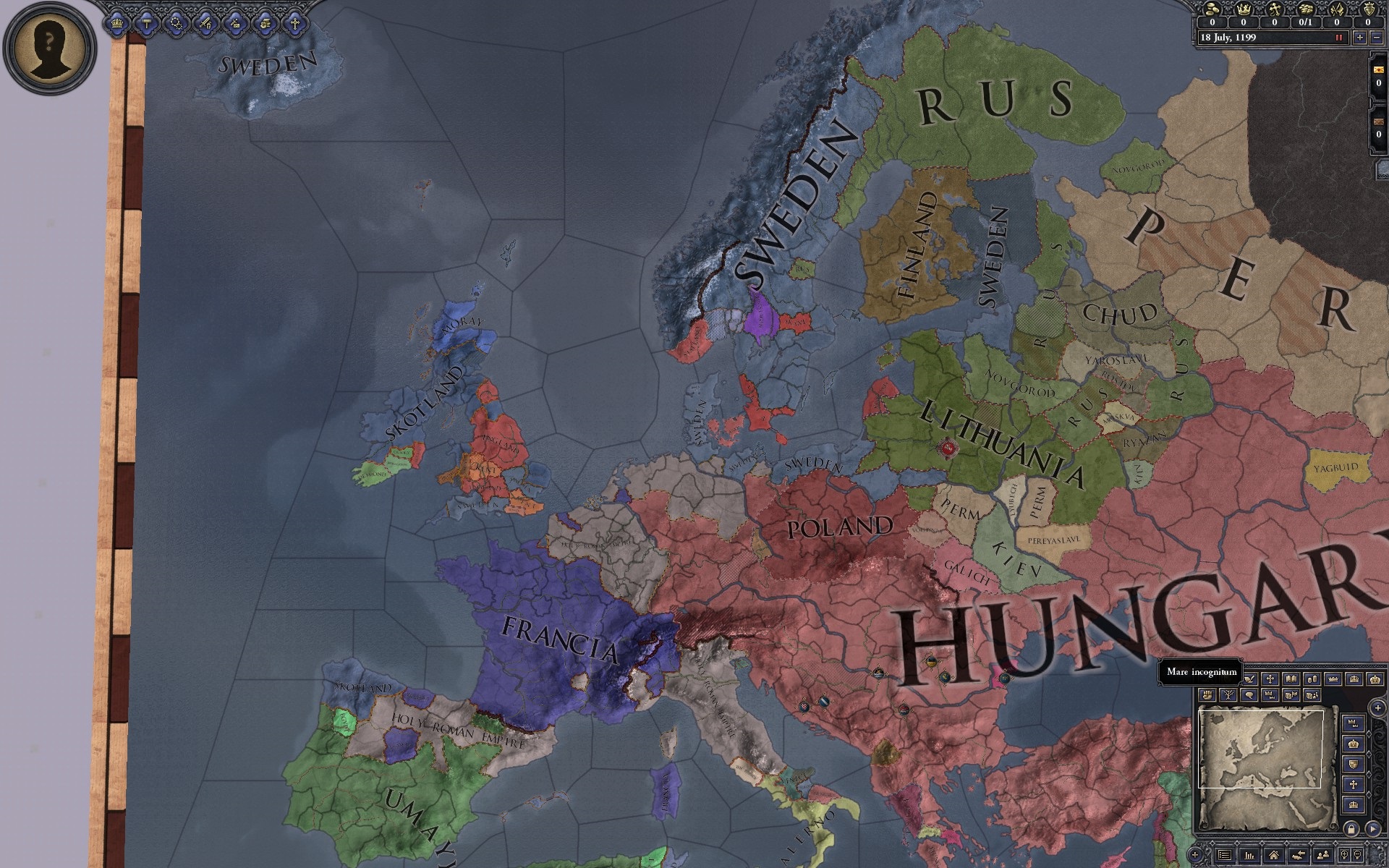Open the character finder two-figures icon
Screen dimensions: 1389x868
1323,856
